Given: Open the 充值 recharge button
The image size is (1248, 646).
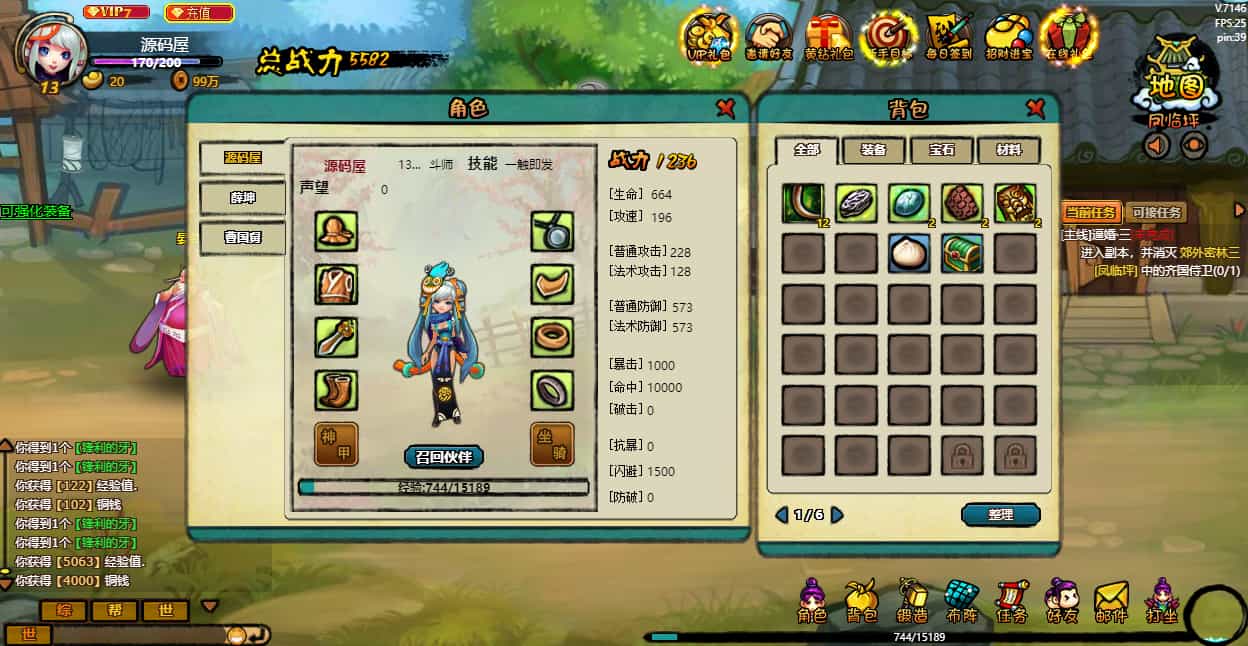Looking at the screenshot, I should [199, 13].
